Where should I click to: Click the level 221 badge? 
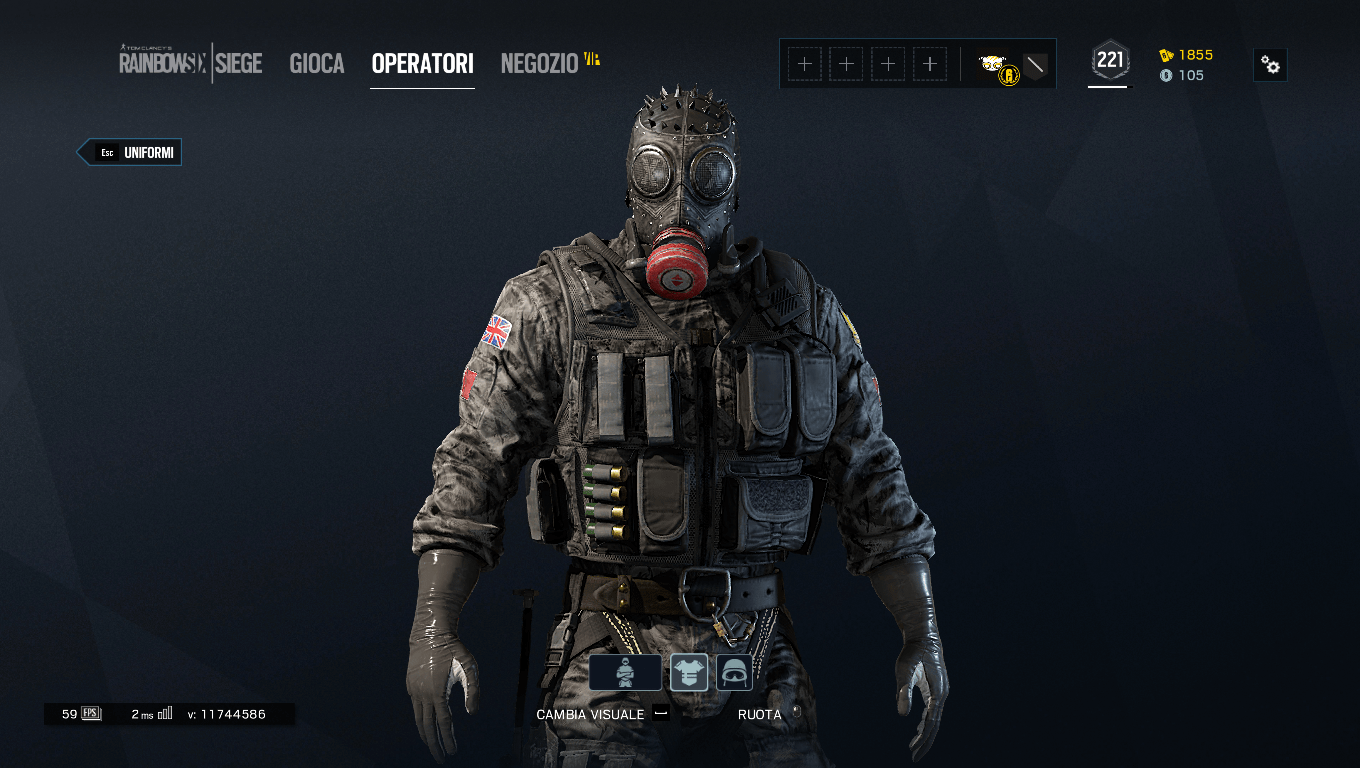(1108, 59)
